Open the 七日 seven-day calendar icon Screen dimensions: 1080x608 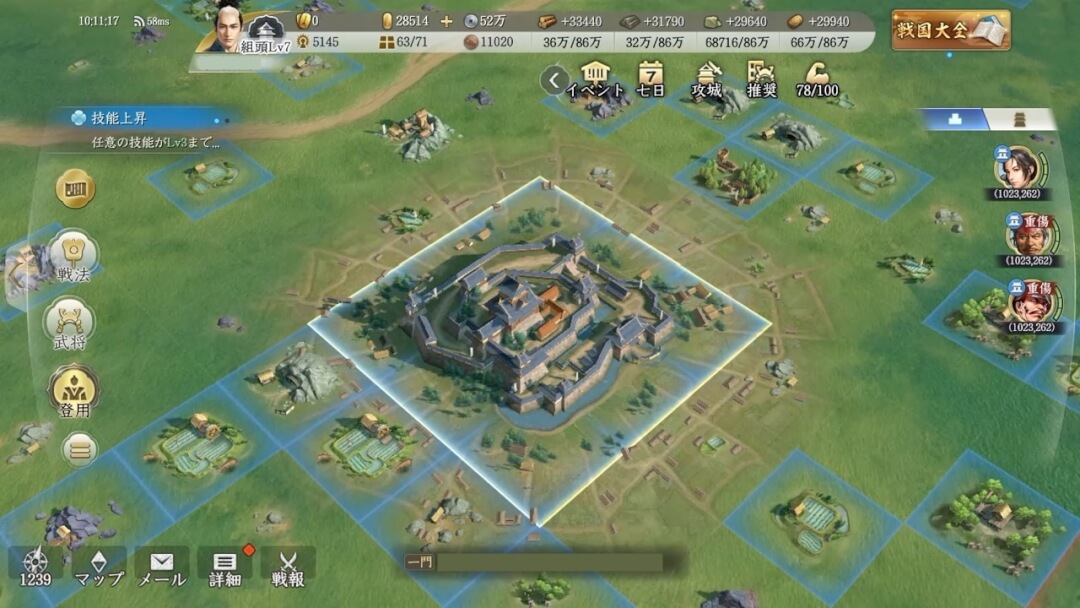pyautogui.click(x=651, y=79)
